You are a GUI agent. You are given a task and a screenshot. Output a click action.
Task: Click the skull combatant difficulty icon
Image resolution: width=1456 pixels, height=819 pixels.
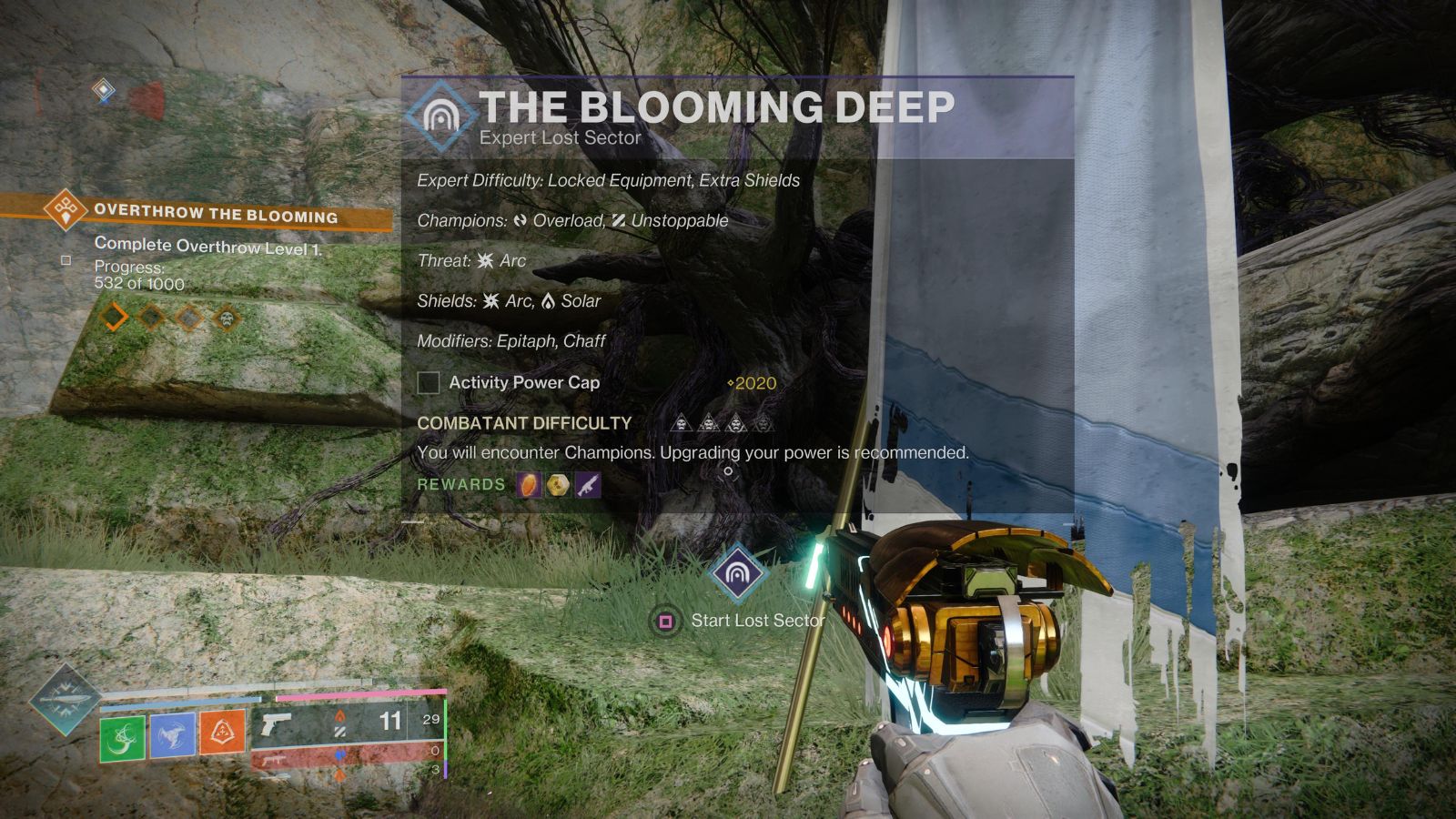tap(682, 423)
